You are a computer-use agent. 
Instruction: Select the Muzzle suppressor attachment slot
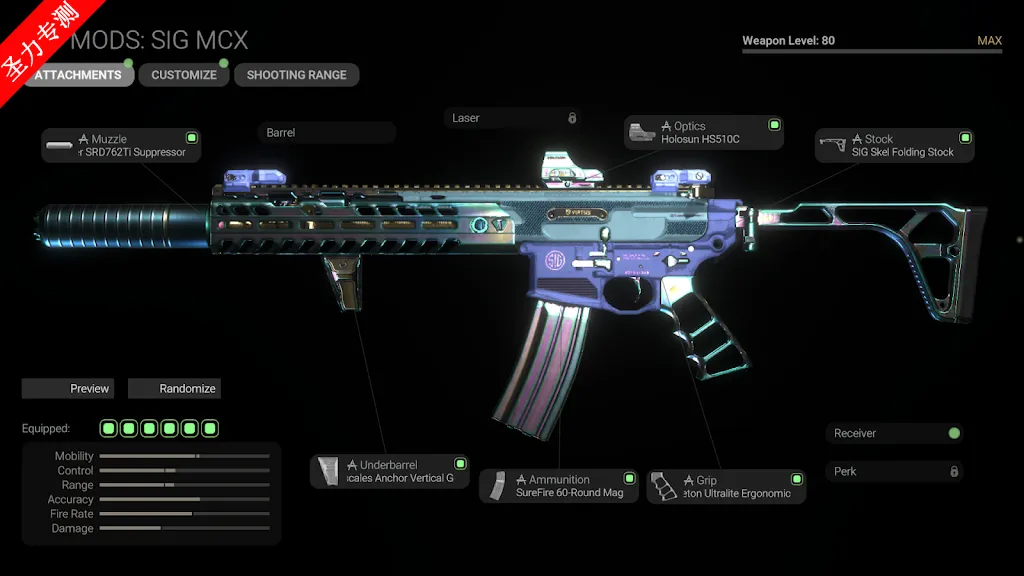121,146
